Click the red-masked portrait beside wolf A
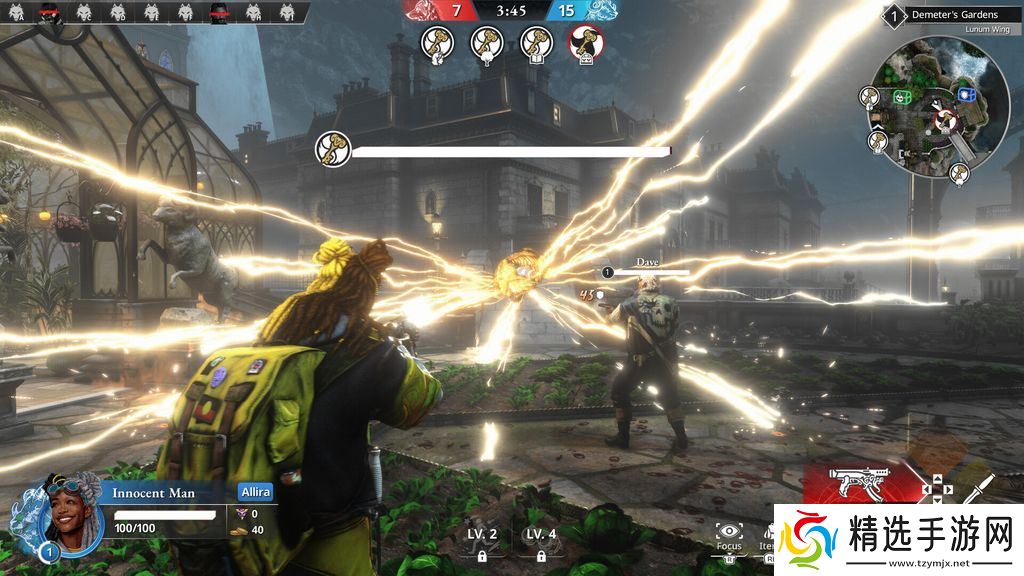The height and width of the screenshot is (576, 1024). pos(48,13)
